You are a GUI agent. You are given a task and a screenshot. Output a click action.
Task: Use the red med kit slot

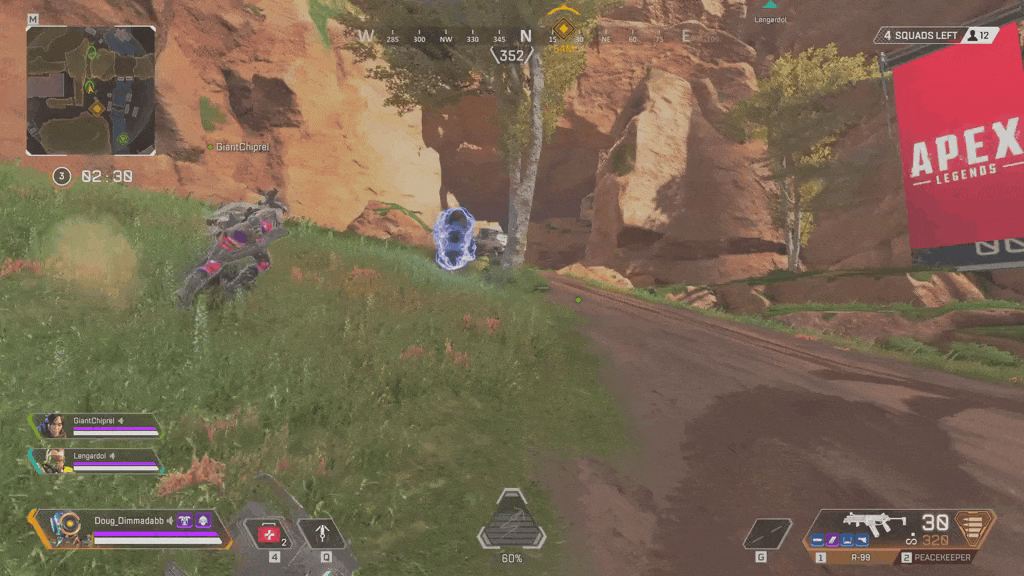[271, 534]
